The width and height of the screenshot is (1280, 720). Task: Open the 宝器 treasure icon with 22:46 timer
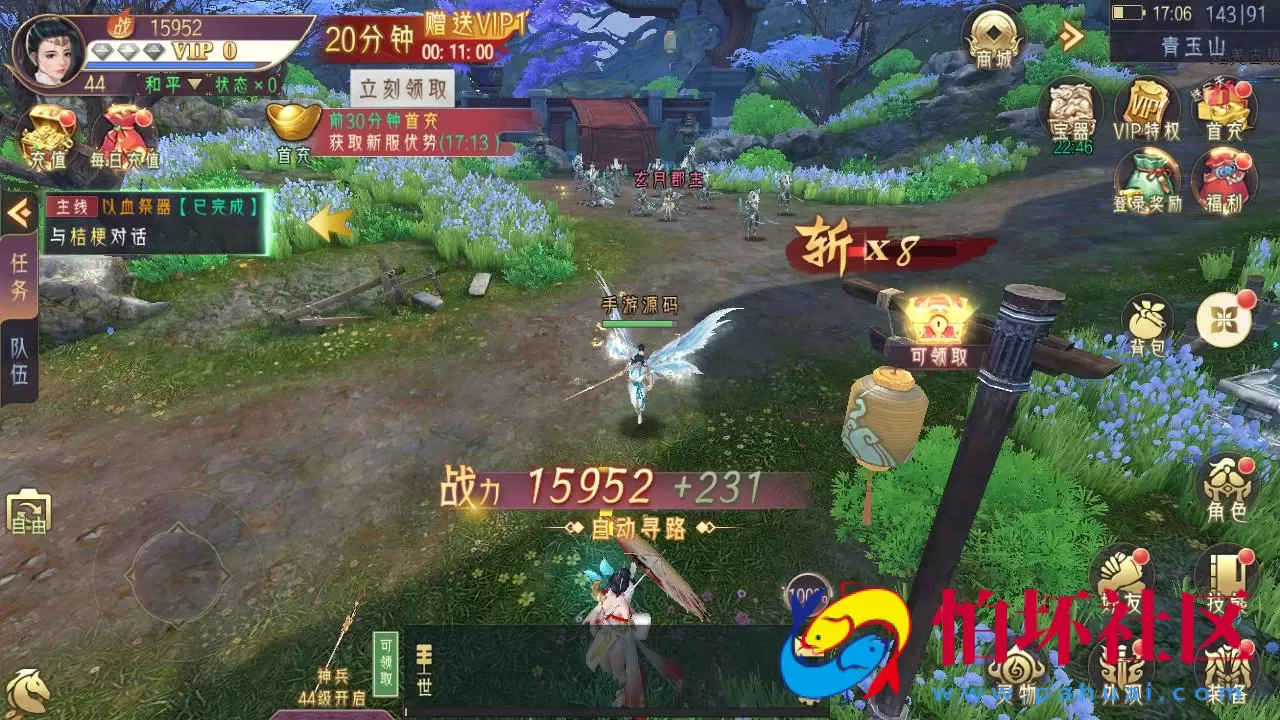pyautogui.click(x=1072, y=110)
